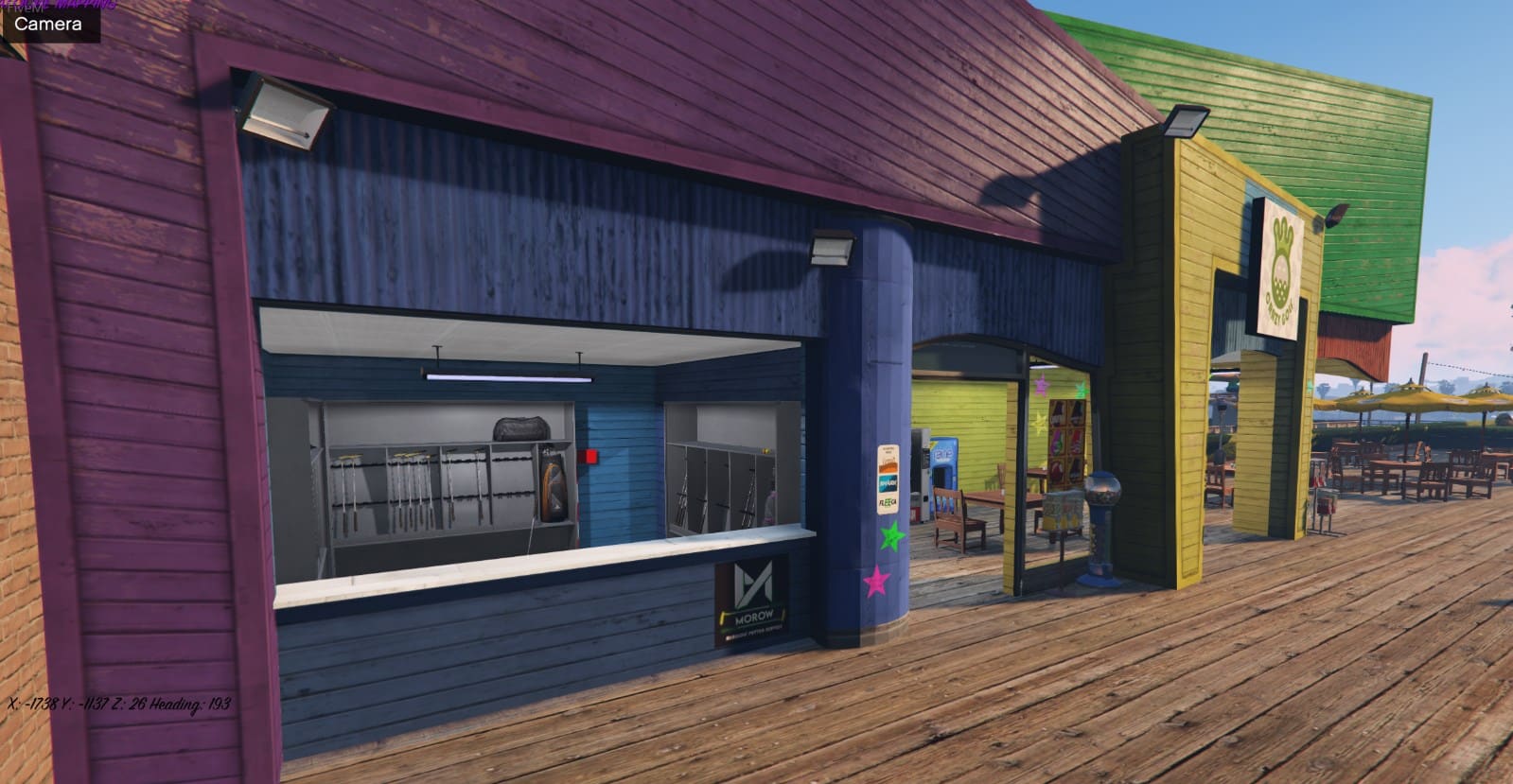Select the Fleeca card sticker on the pillar
The height and width of the screenshot is (784, 1513).
888,501
